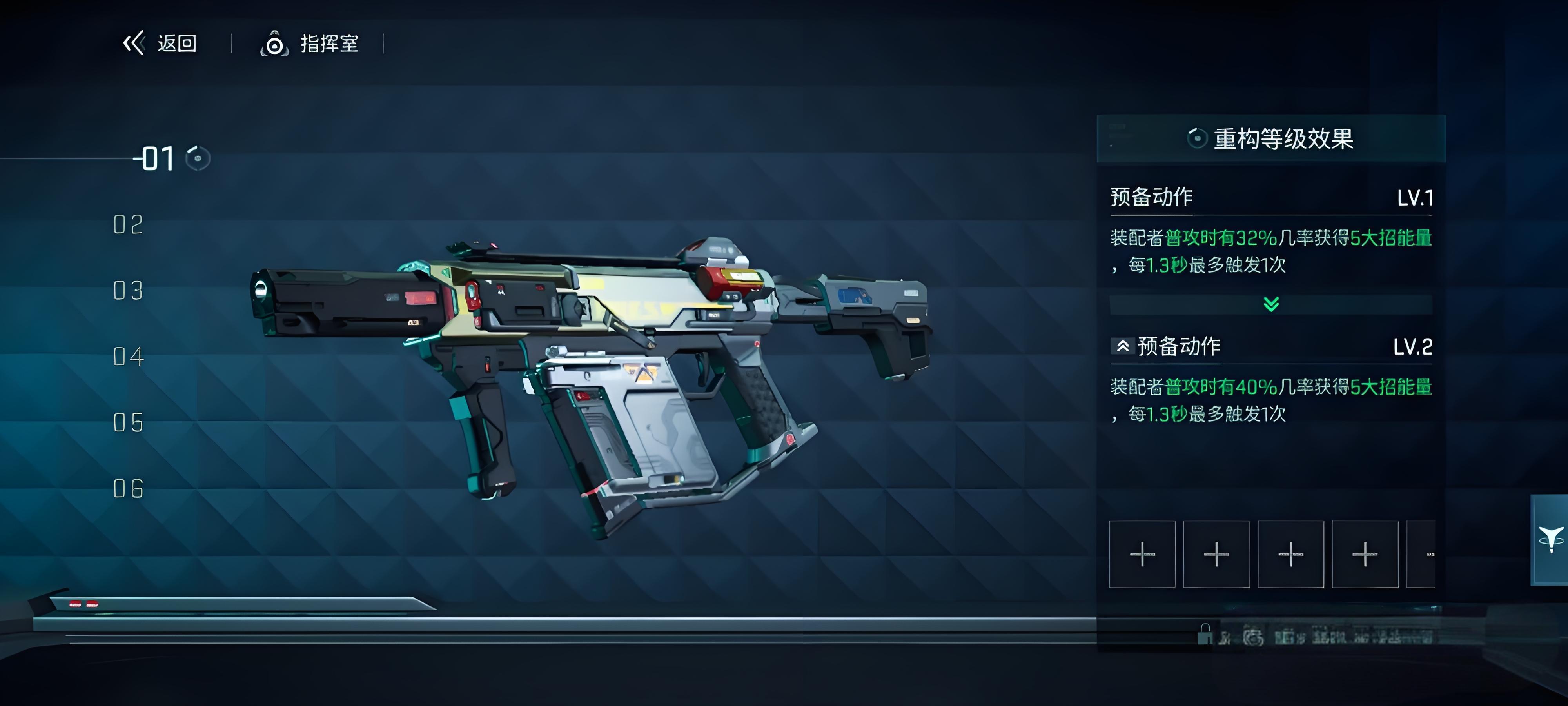Open the 指挥室 command room
The height and width of the screenshot is (706, 1568).
pos(310,44)
